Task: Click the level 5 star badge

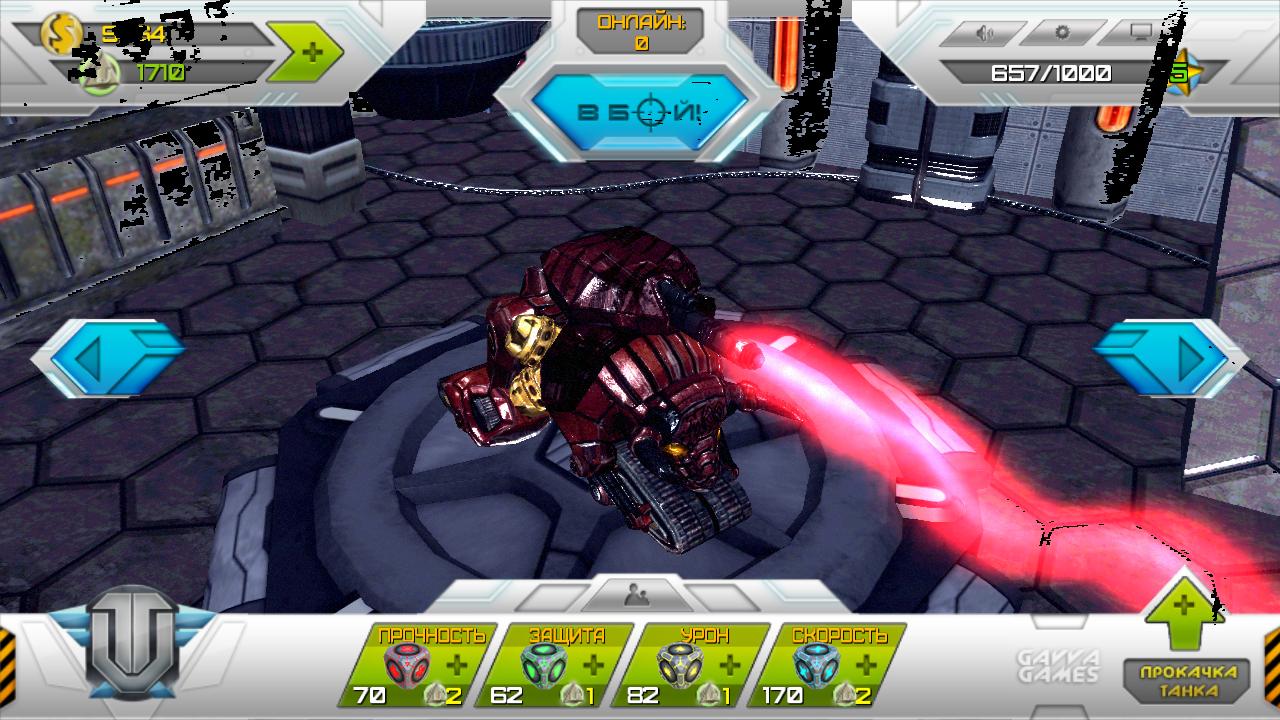Action: tap(1184, 72)
